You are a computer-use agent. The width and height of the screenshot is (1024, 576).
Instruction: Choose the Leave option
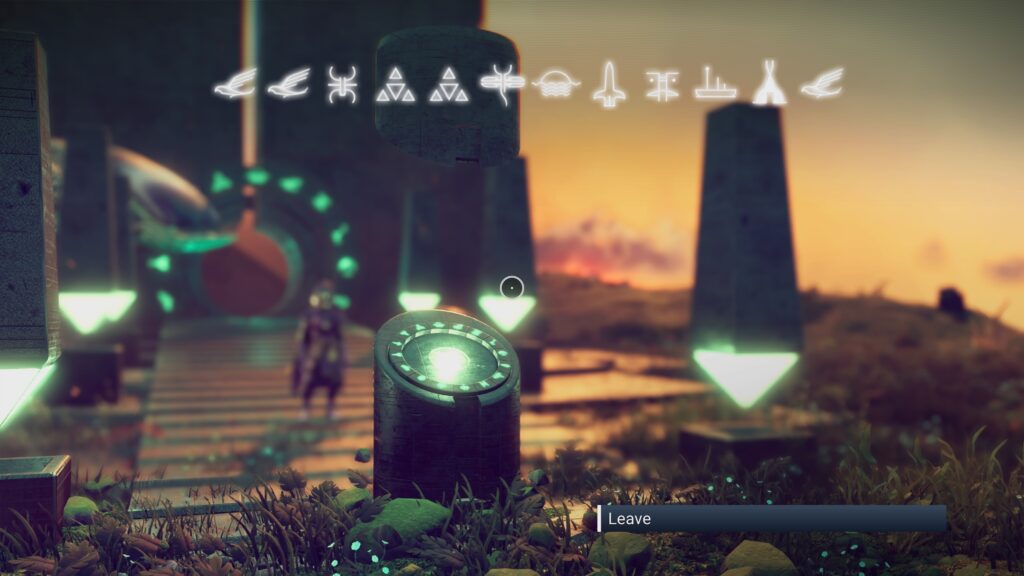(770, 518)
